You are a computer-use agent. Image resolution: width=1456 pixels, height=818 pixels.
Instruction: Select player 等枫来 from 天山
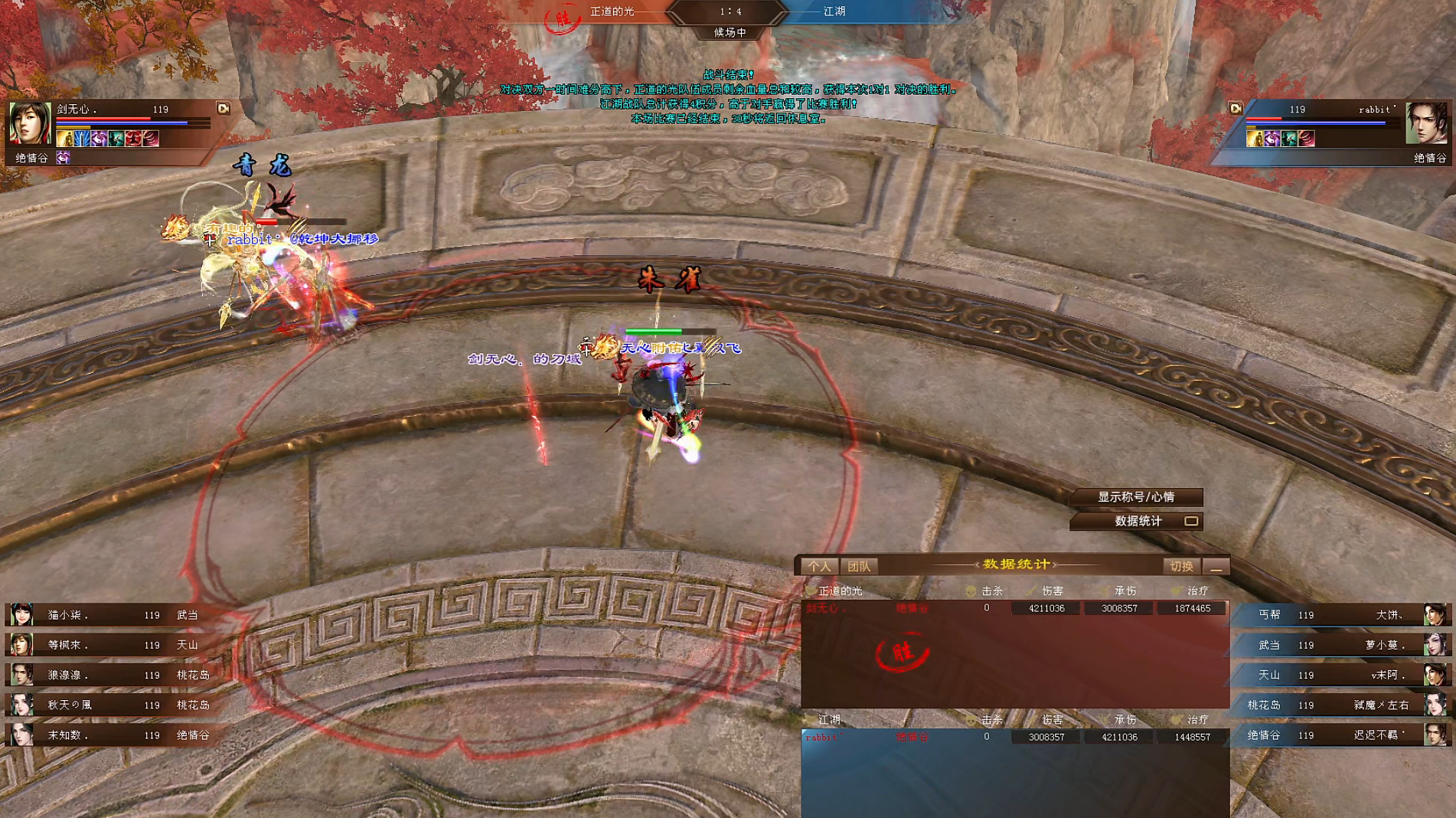click(115, 645)
